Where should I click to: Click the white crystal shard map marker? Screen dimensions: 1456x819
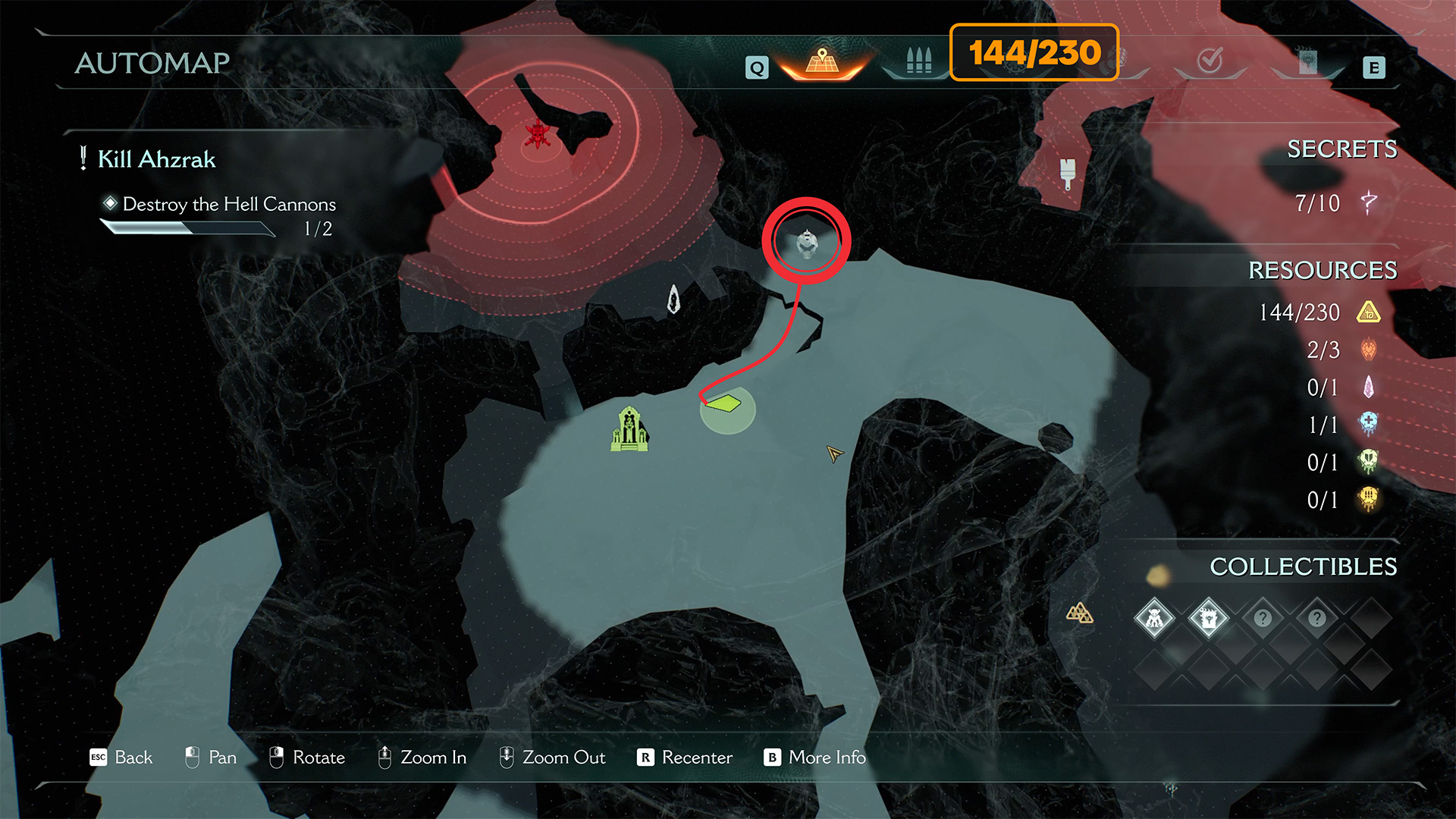(x=673, y=299)
